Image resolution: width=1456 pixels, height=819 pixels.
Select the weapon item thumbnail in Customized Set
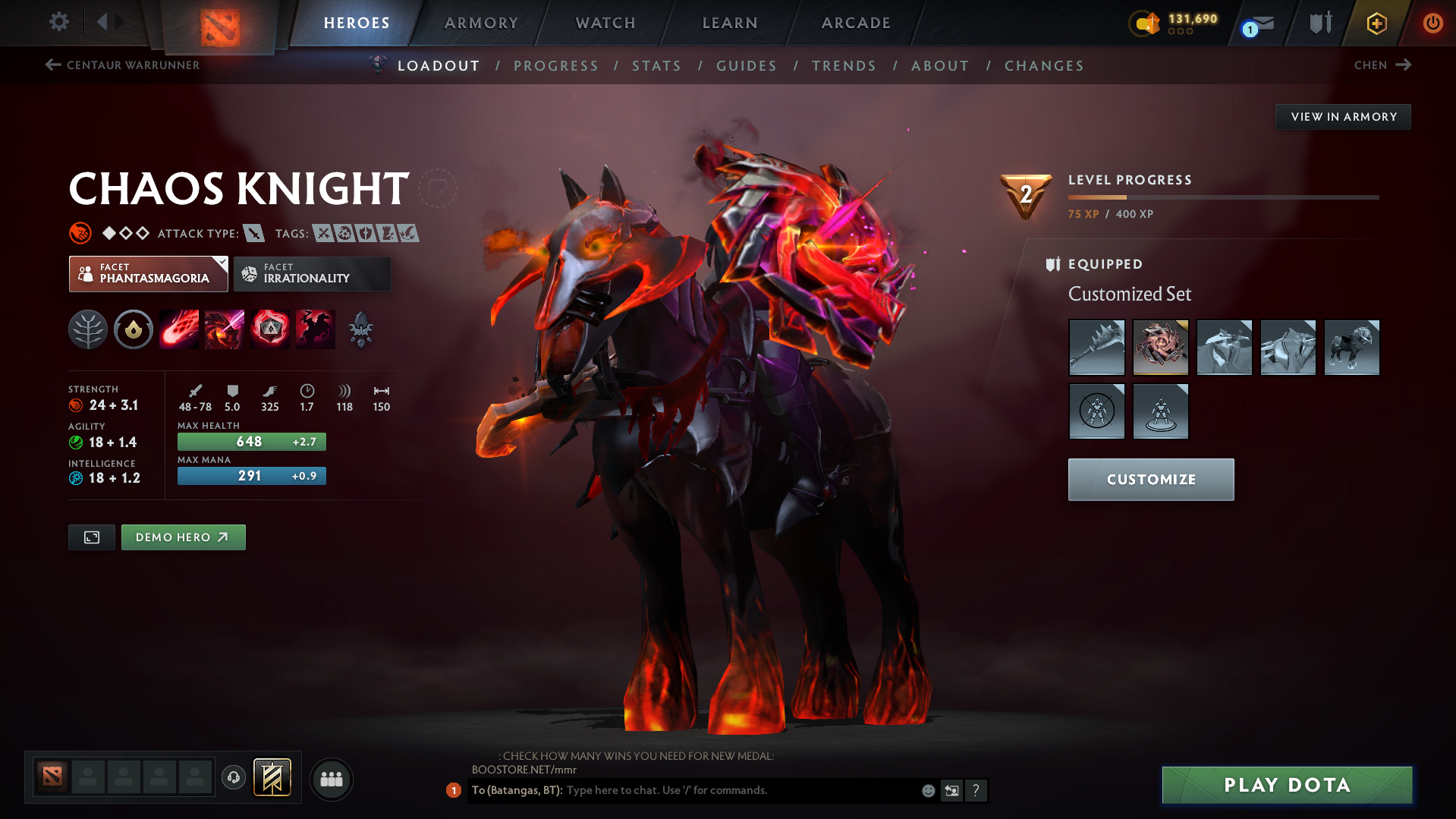click(x=1096, y=348)
